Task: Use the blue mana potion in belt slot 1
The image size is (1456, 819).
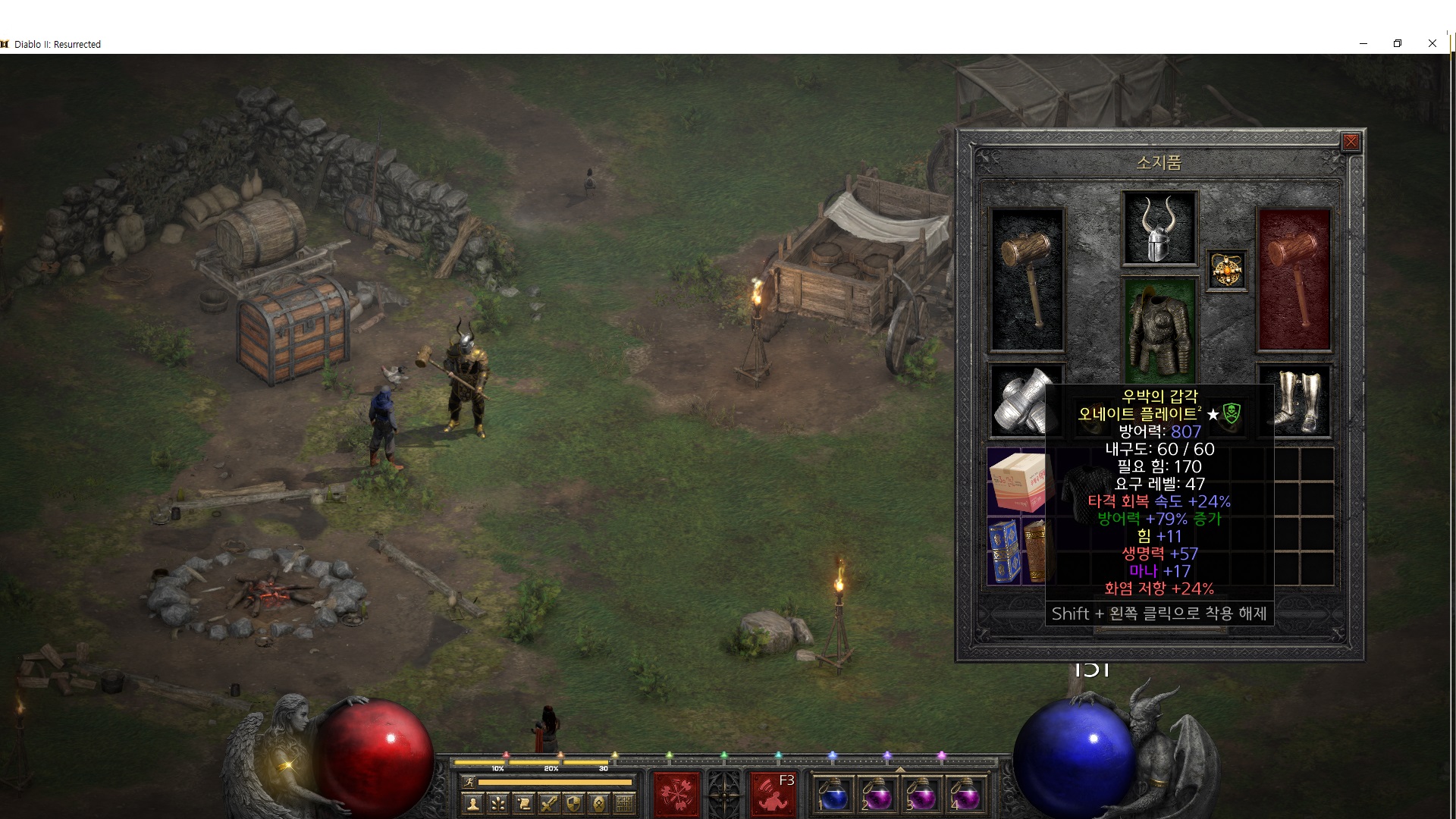Action: (x=833, y=796)
